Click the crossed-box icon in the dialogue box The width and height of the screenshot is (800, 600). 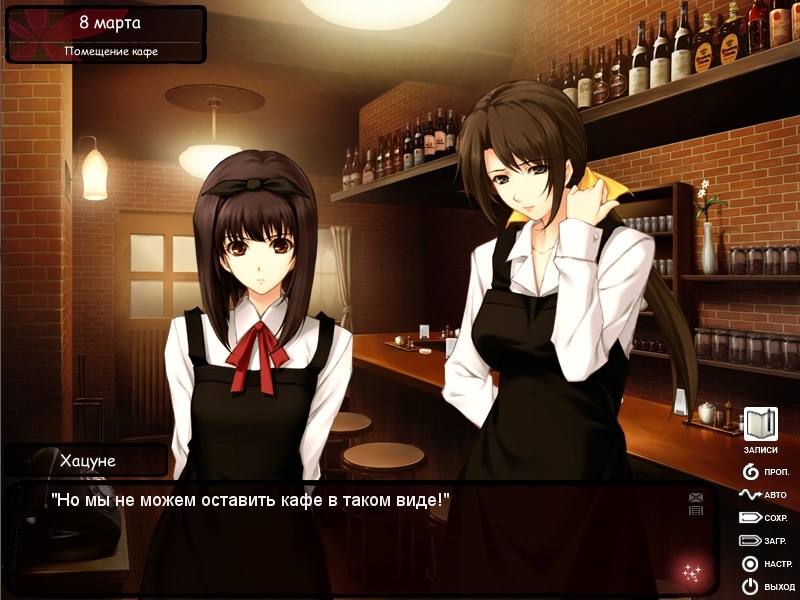tap(696, 497)
